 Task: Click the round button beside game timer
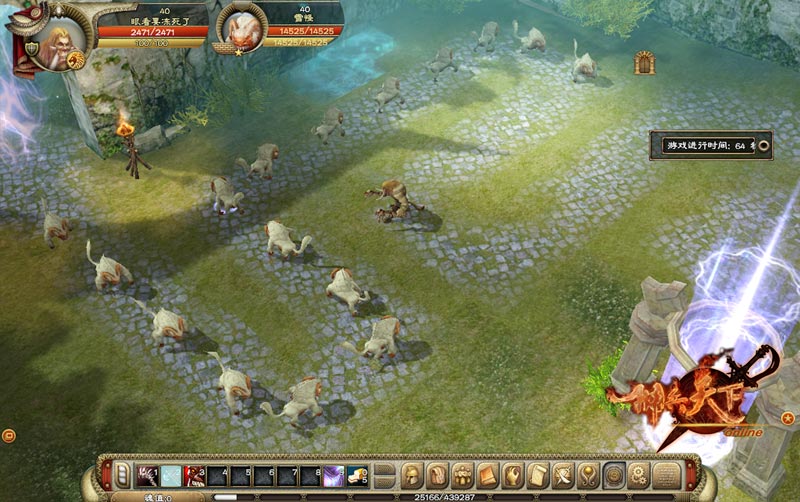coord(764,145)
